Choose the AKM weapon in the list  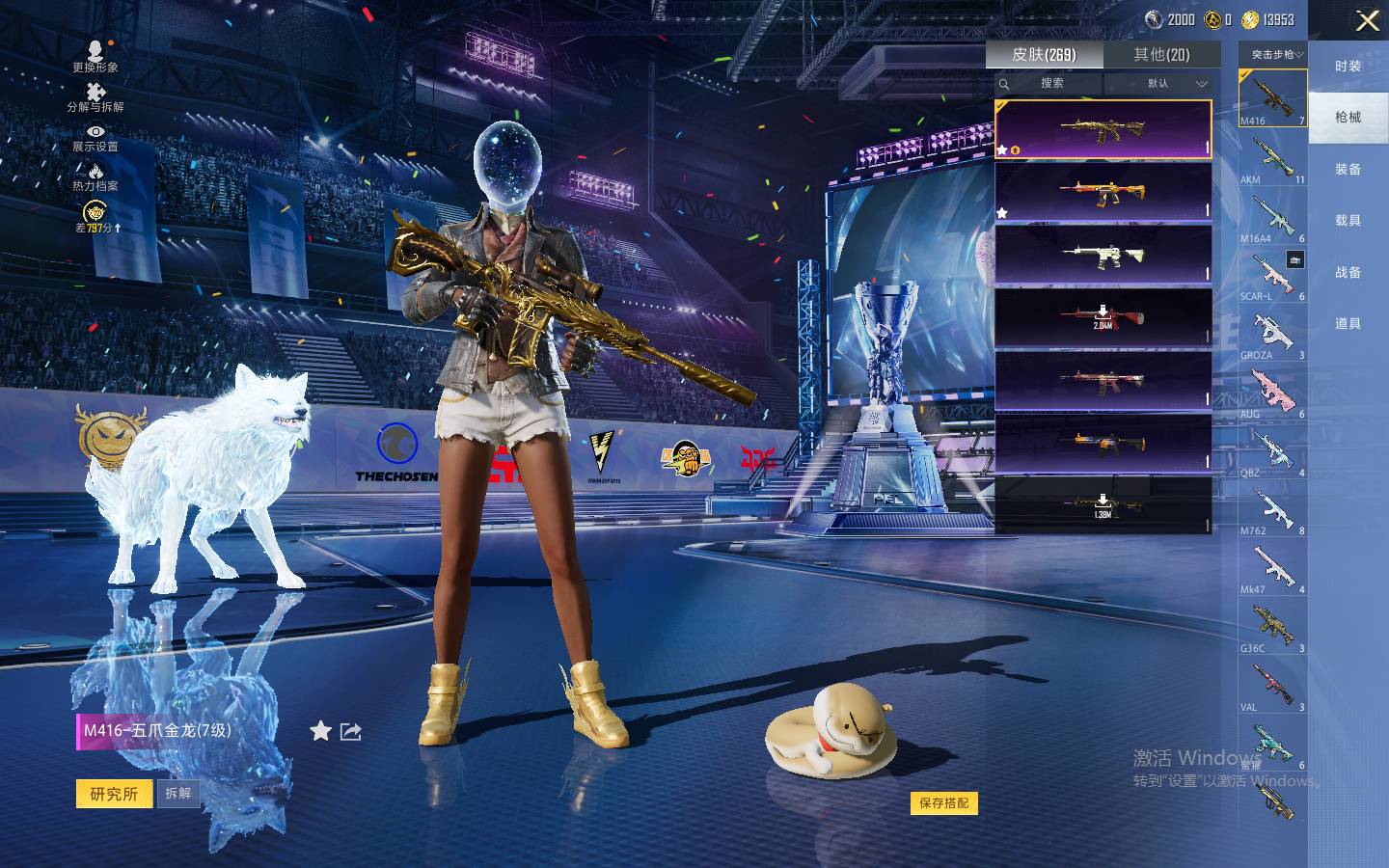1272,160
